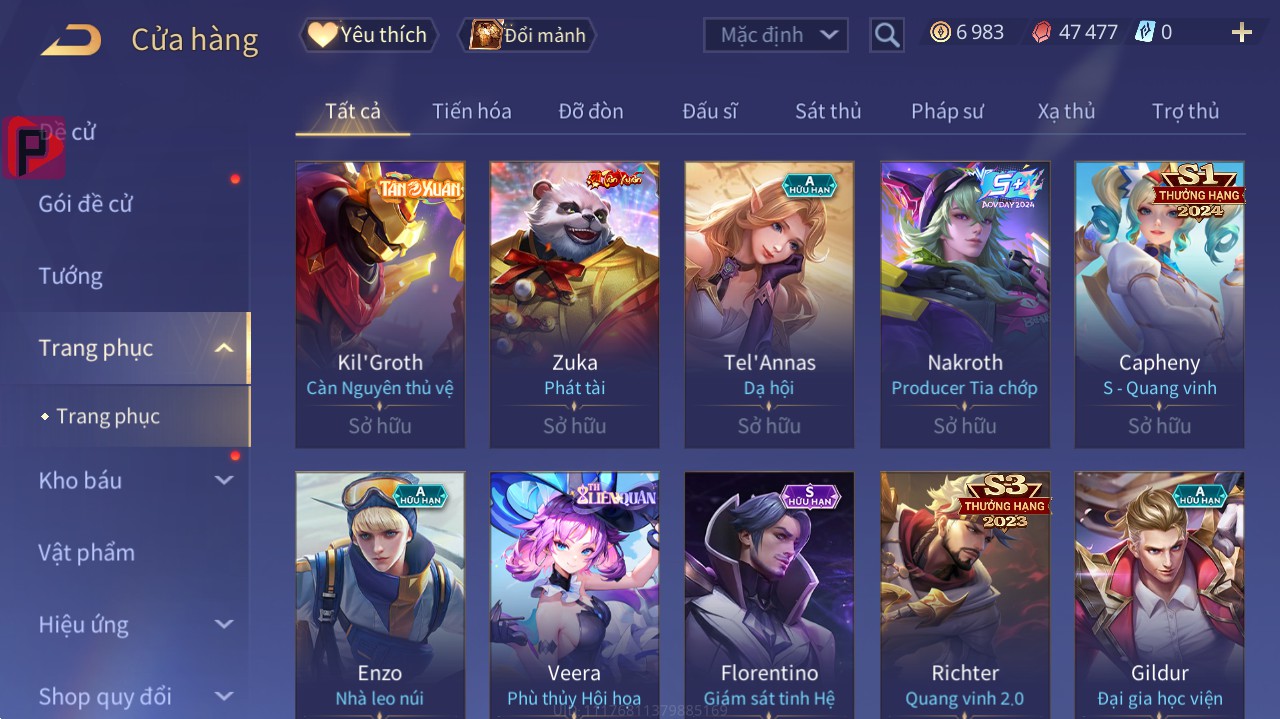Choose the Trợ thủ tab
The width and height of the screenshot is (1280, 719).
1185,111
